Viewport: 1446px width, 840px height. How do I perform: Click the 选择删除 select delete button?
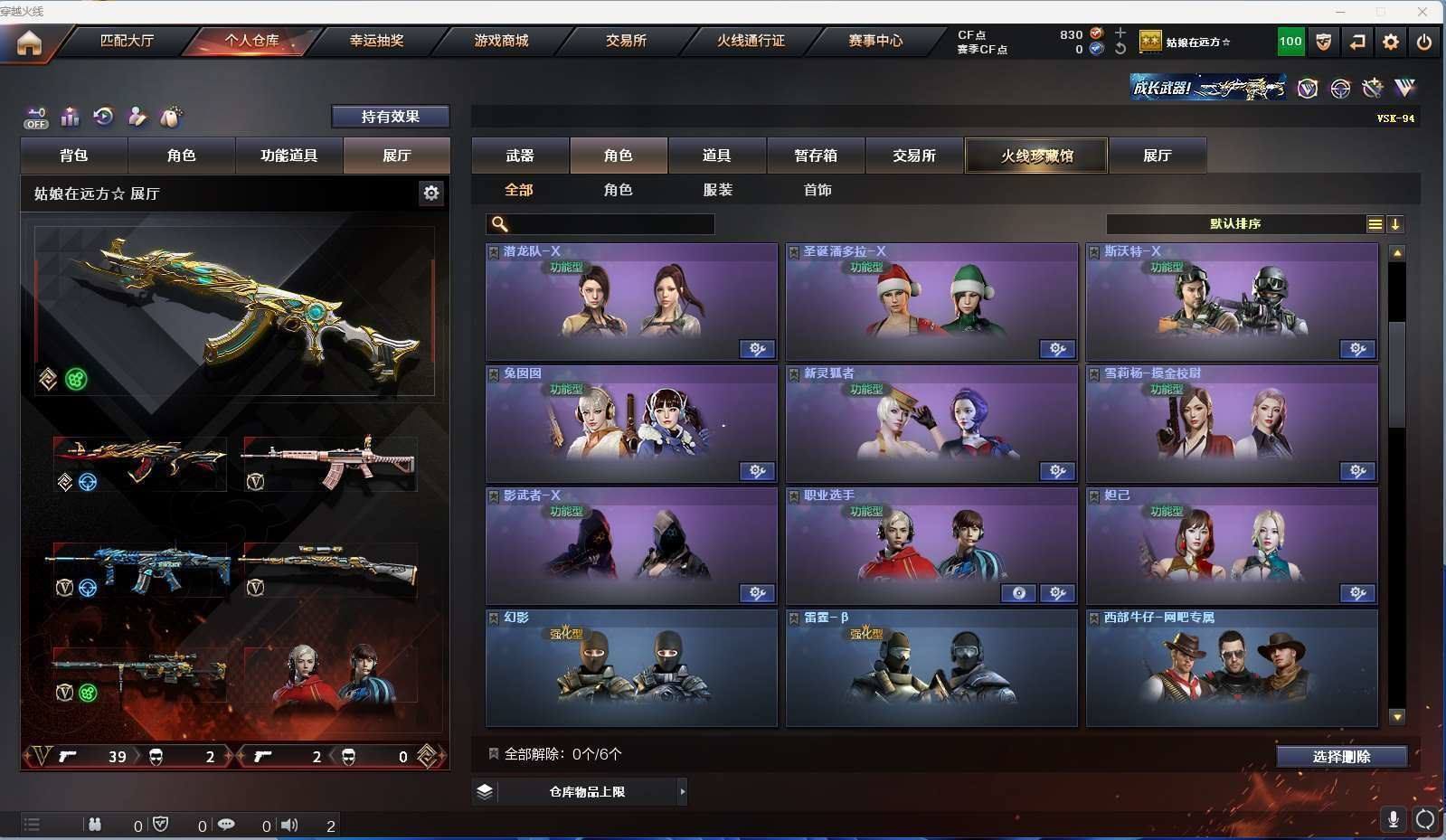coord(1341,757)
